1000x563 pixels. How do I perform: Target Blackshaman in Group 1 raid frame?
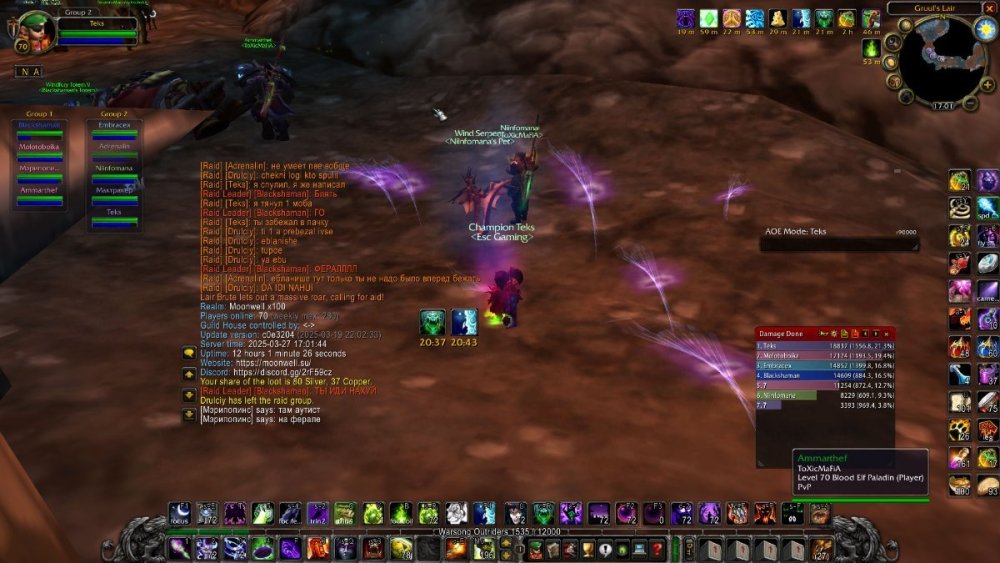click(x=39, y=127)
